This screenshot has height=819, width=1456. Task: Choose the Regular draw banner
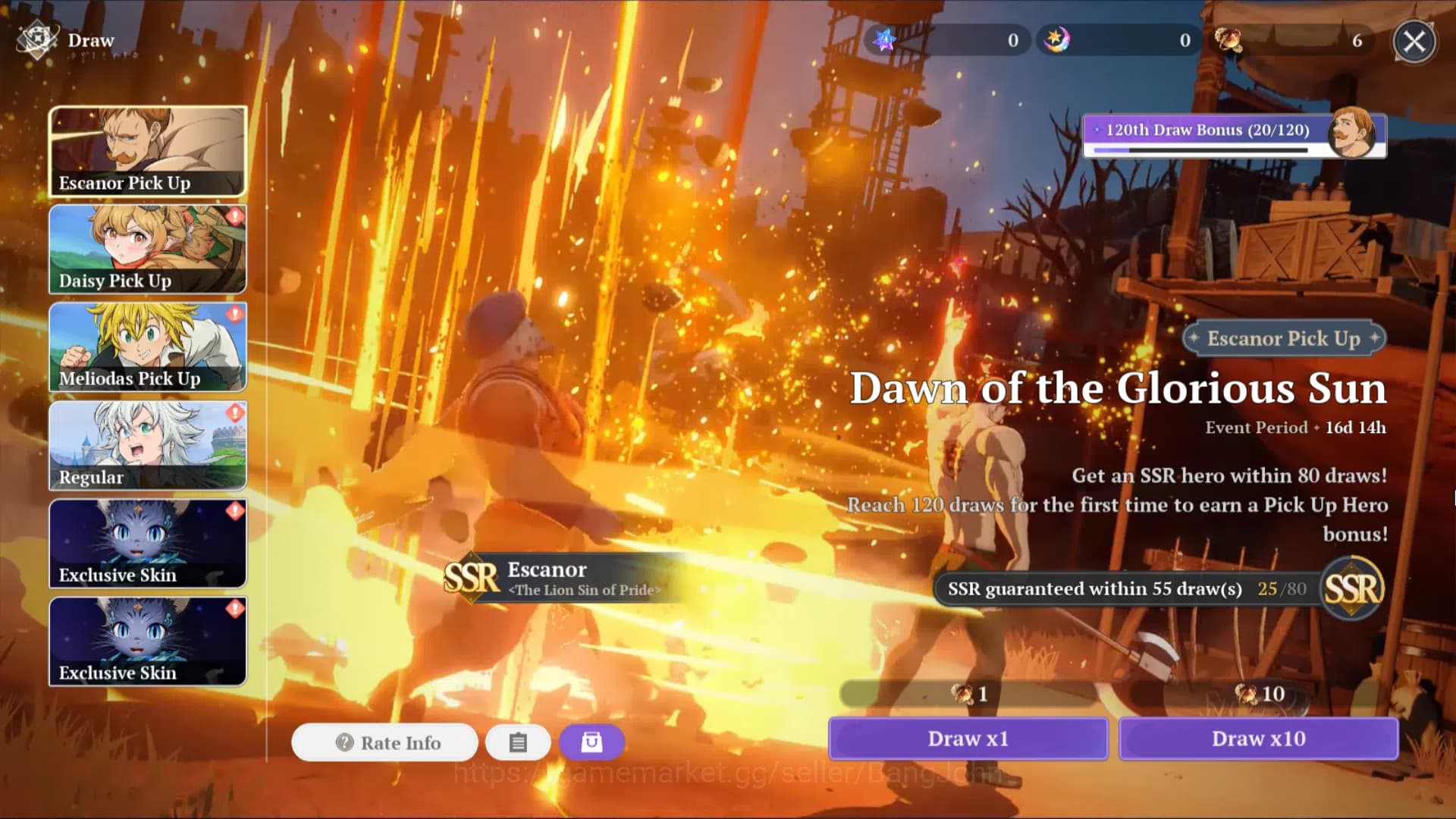point(148,445)
